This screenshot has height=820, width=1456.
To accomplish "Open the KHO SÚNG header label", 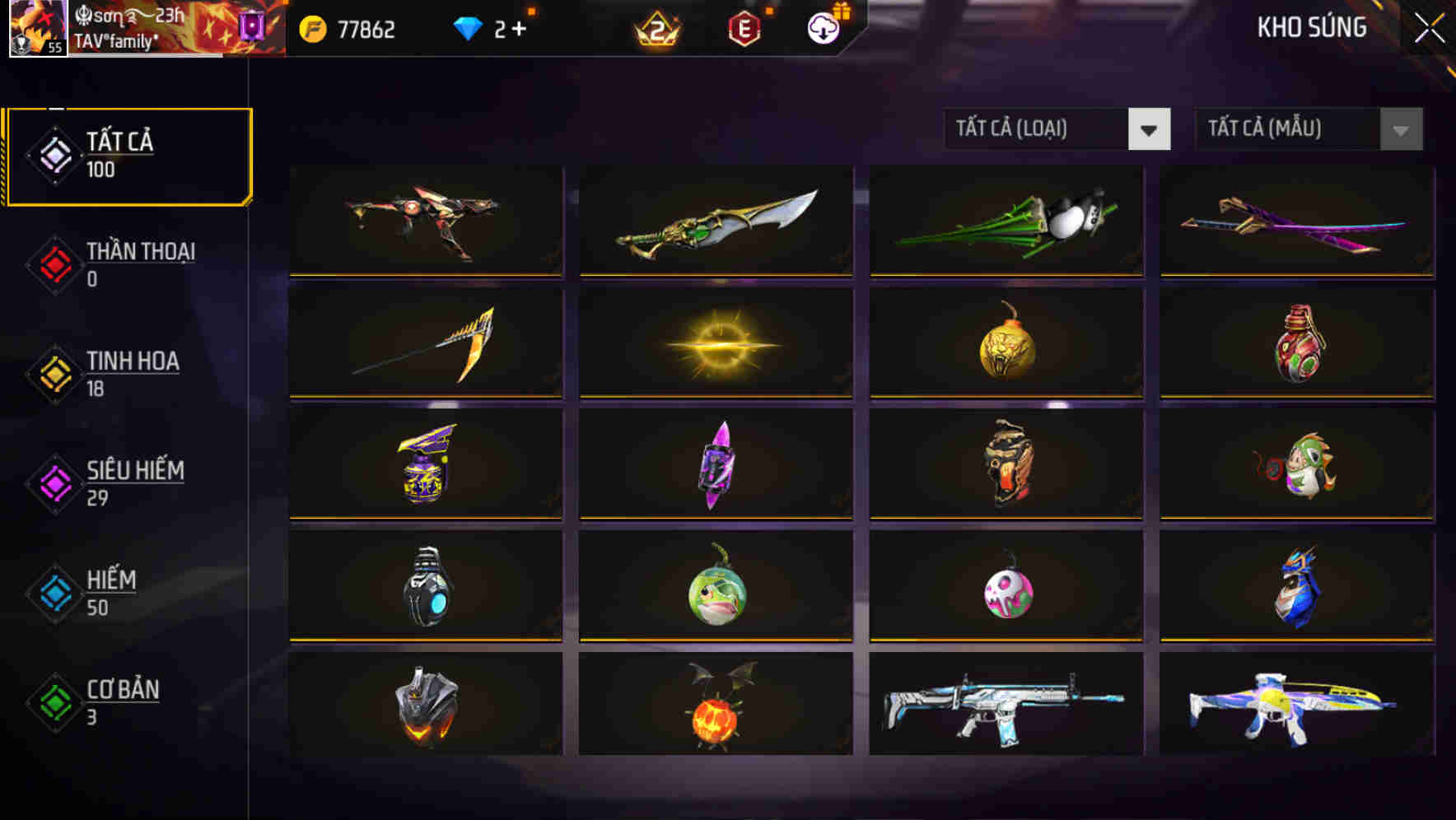I will point(1313,27).
